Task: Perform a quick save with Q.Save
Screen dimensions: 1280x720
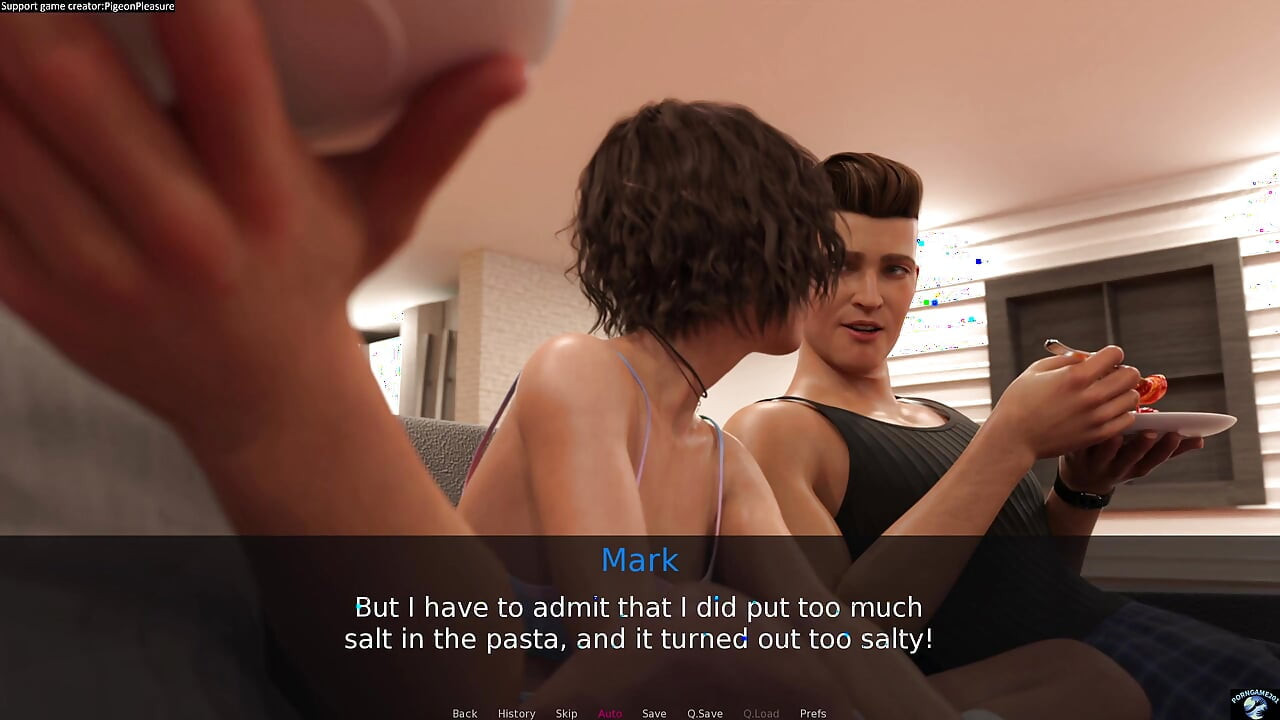Action: coord(704,713)
